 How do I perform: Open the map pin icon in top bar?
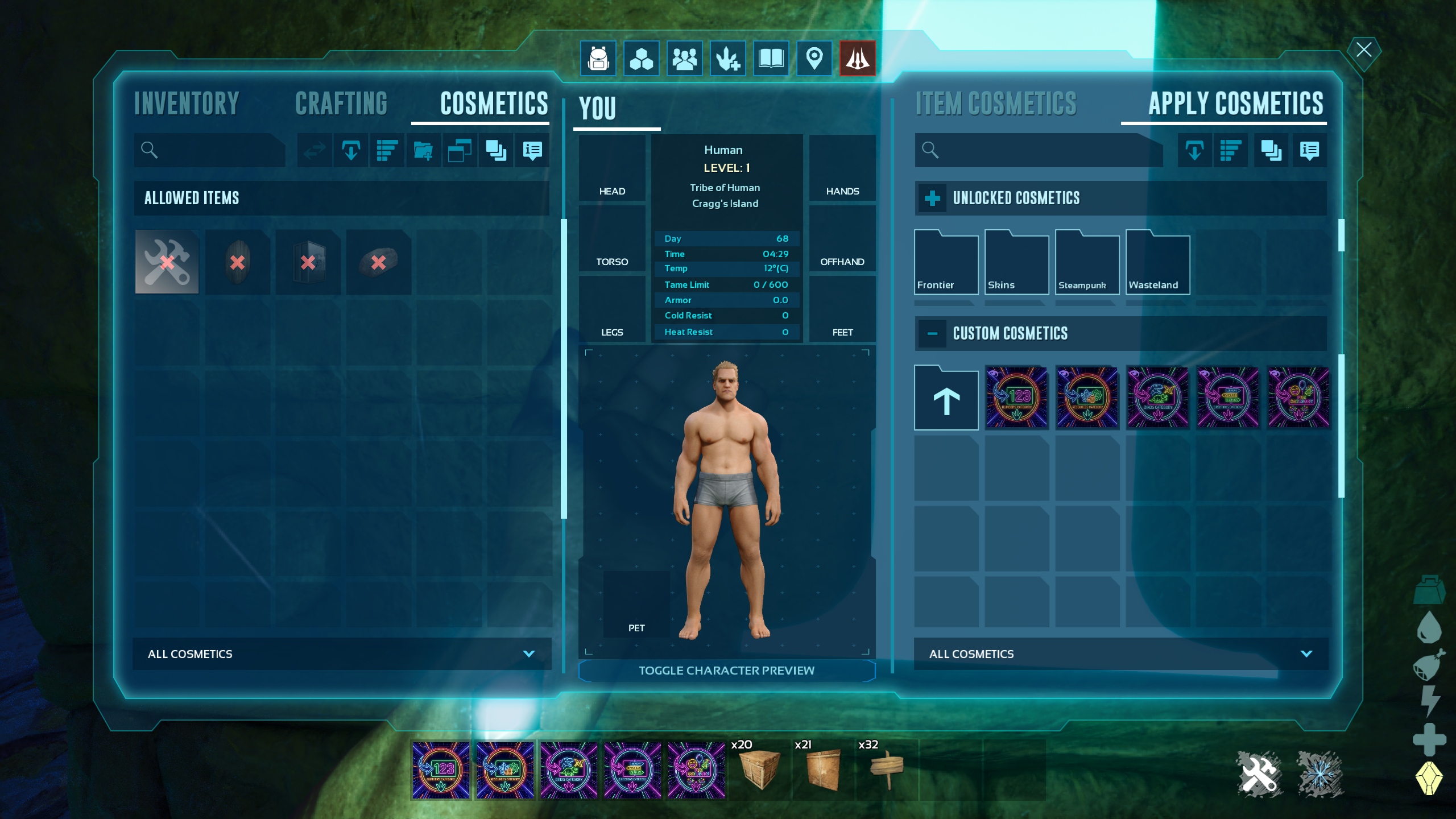tap(814, 58)
